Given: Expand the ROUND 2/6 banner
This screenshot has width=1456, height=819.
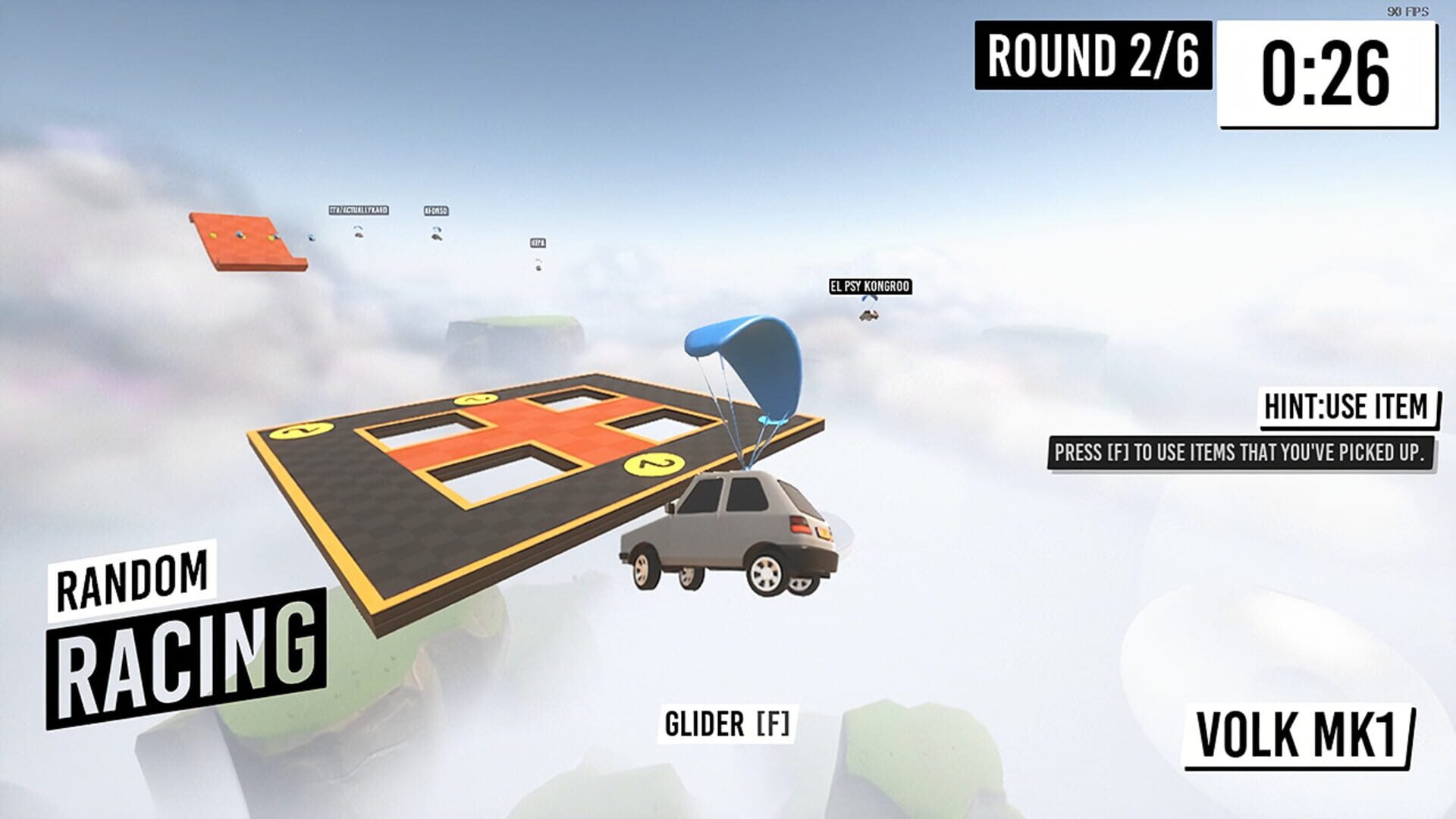Looking at the screenshot, I should click(x=1093, y=57).
